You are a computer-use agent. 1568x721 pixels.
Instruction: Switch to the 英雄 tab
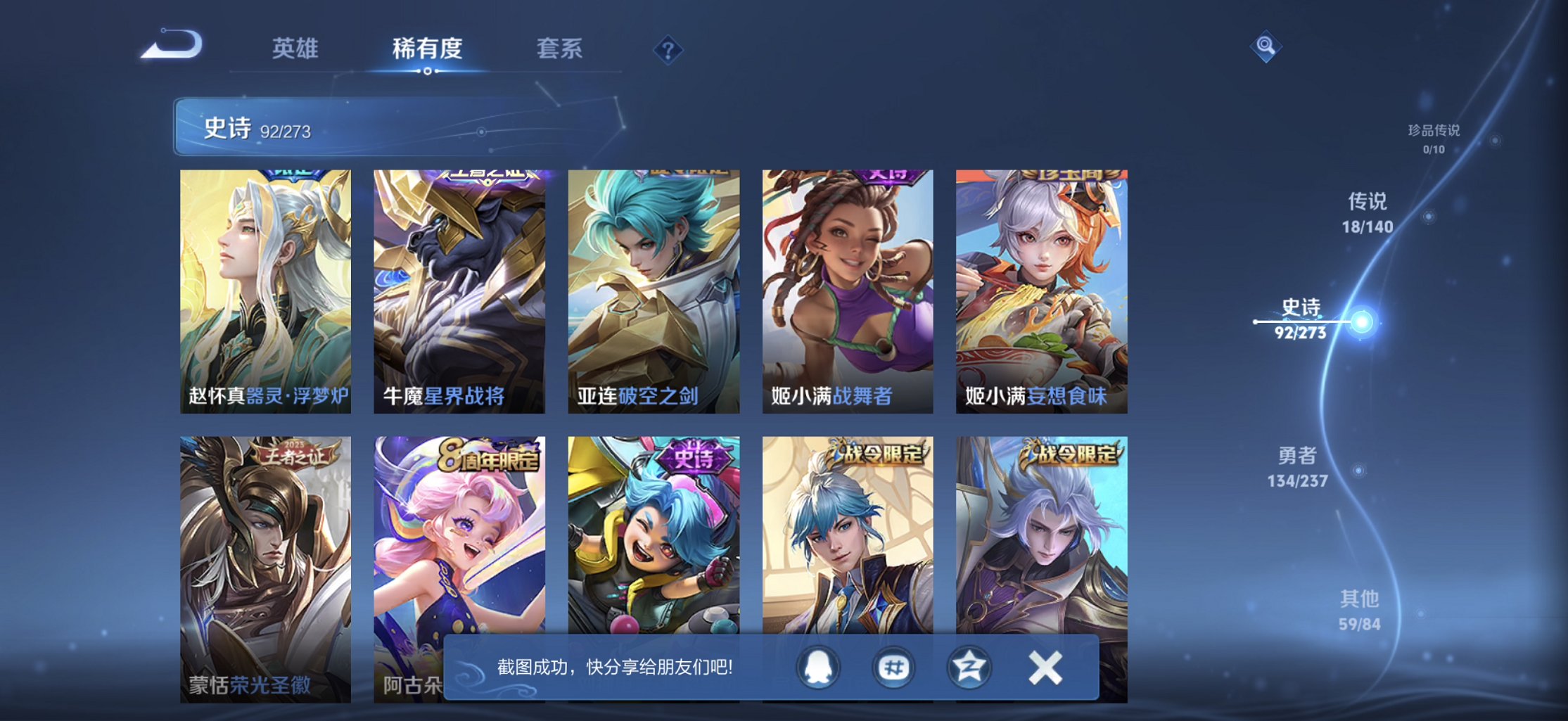(295, 49)
